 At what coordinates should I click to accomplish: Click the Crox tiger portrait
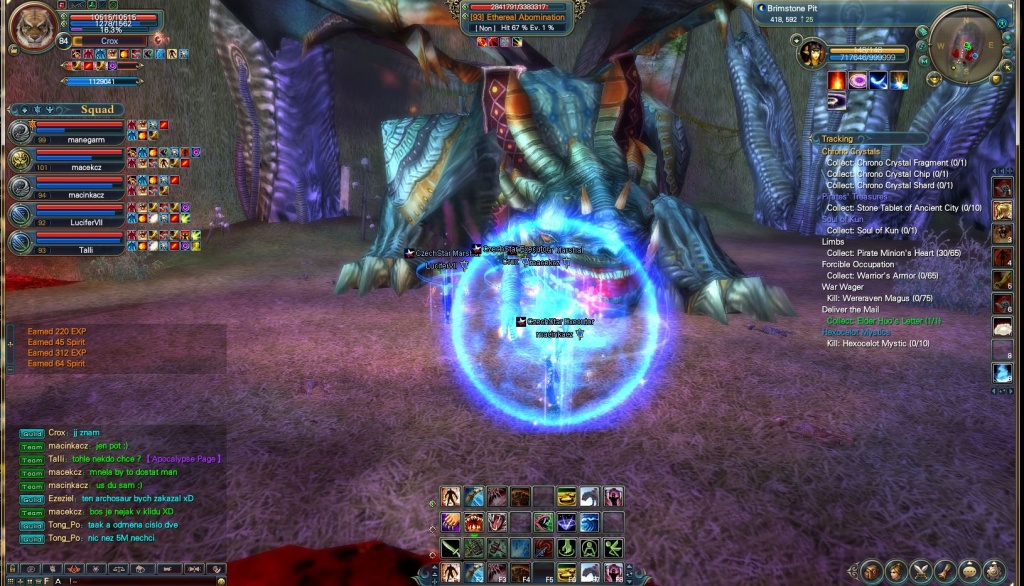click(32, 26)
